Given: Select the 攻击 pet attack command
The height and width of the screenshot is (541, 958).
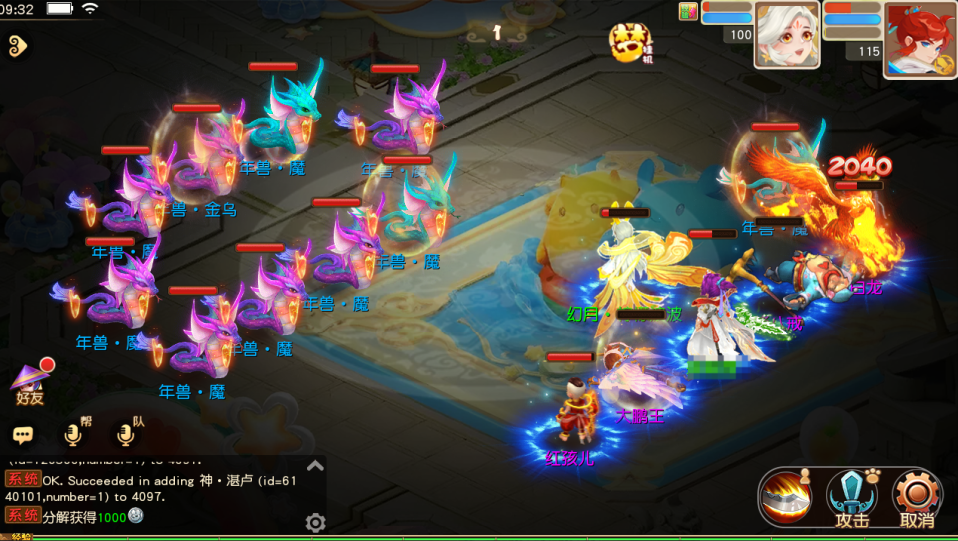Looking at the screenshot, I should tap(851, 497).
